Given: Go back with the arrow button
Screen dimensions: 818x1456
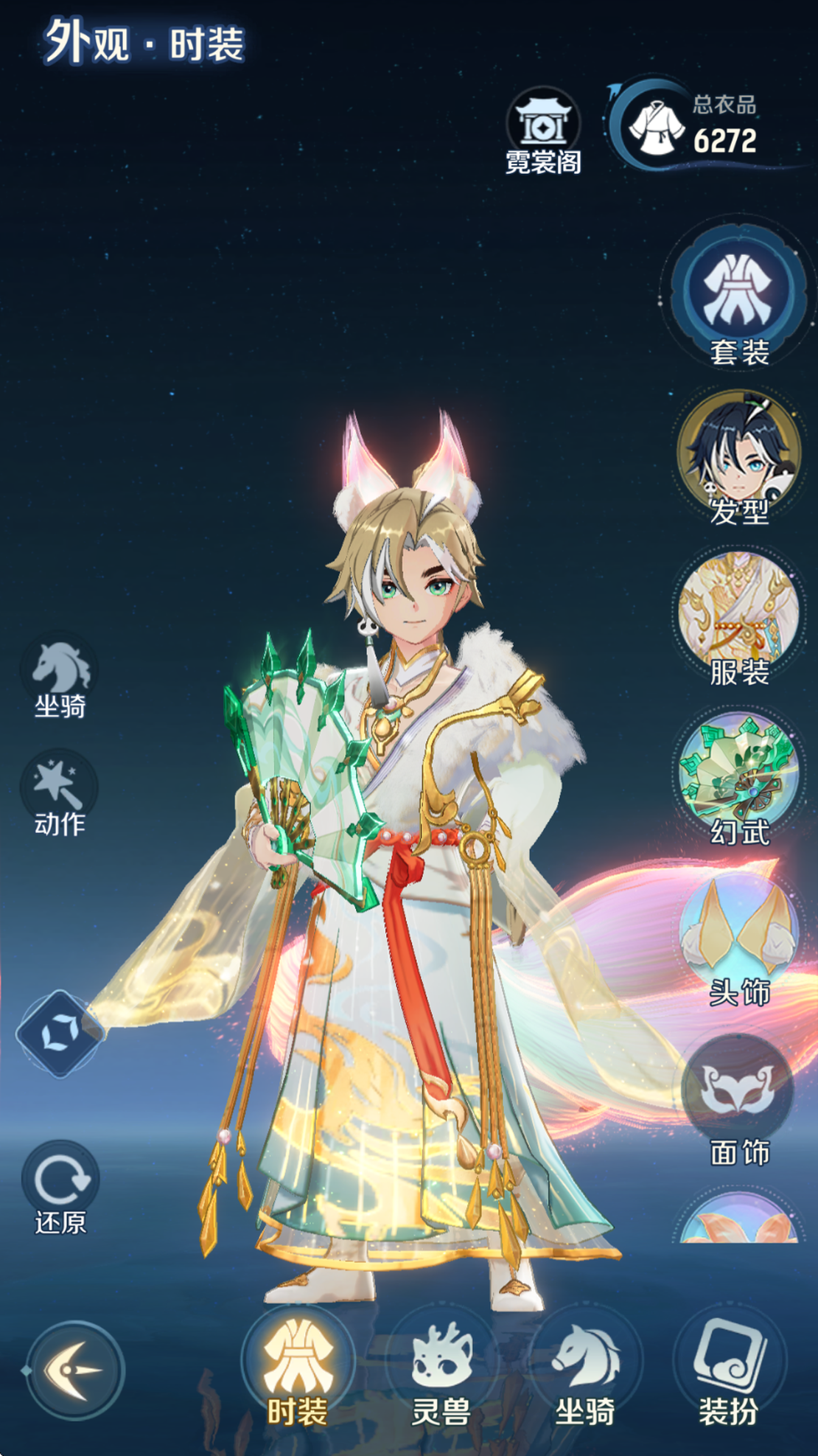Looking at the screenshot, I should (74, 1370).
